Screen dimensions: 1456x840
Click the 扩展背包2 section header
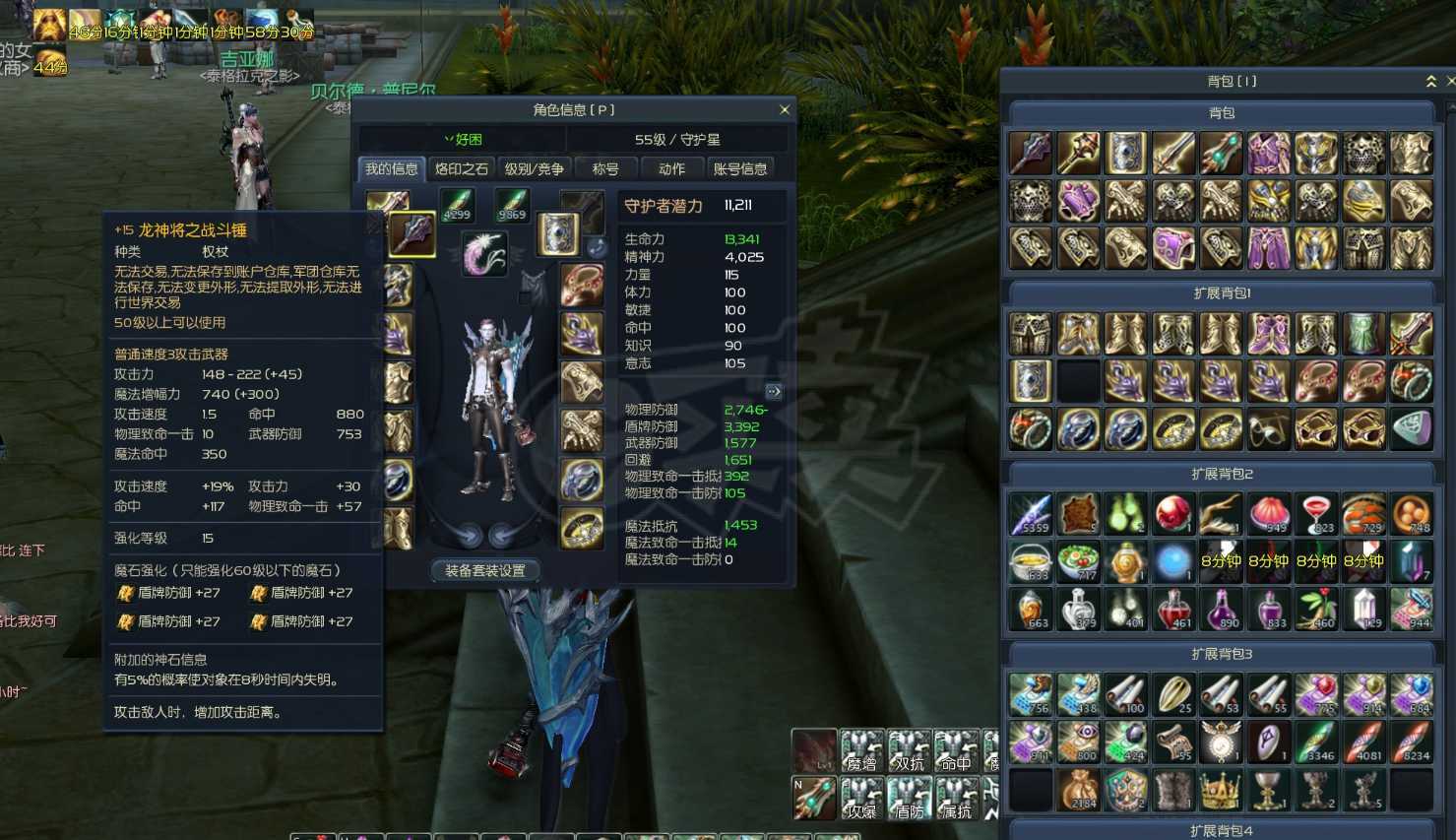click(x=1222, y=474)
